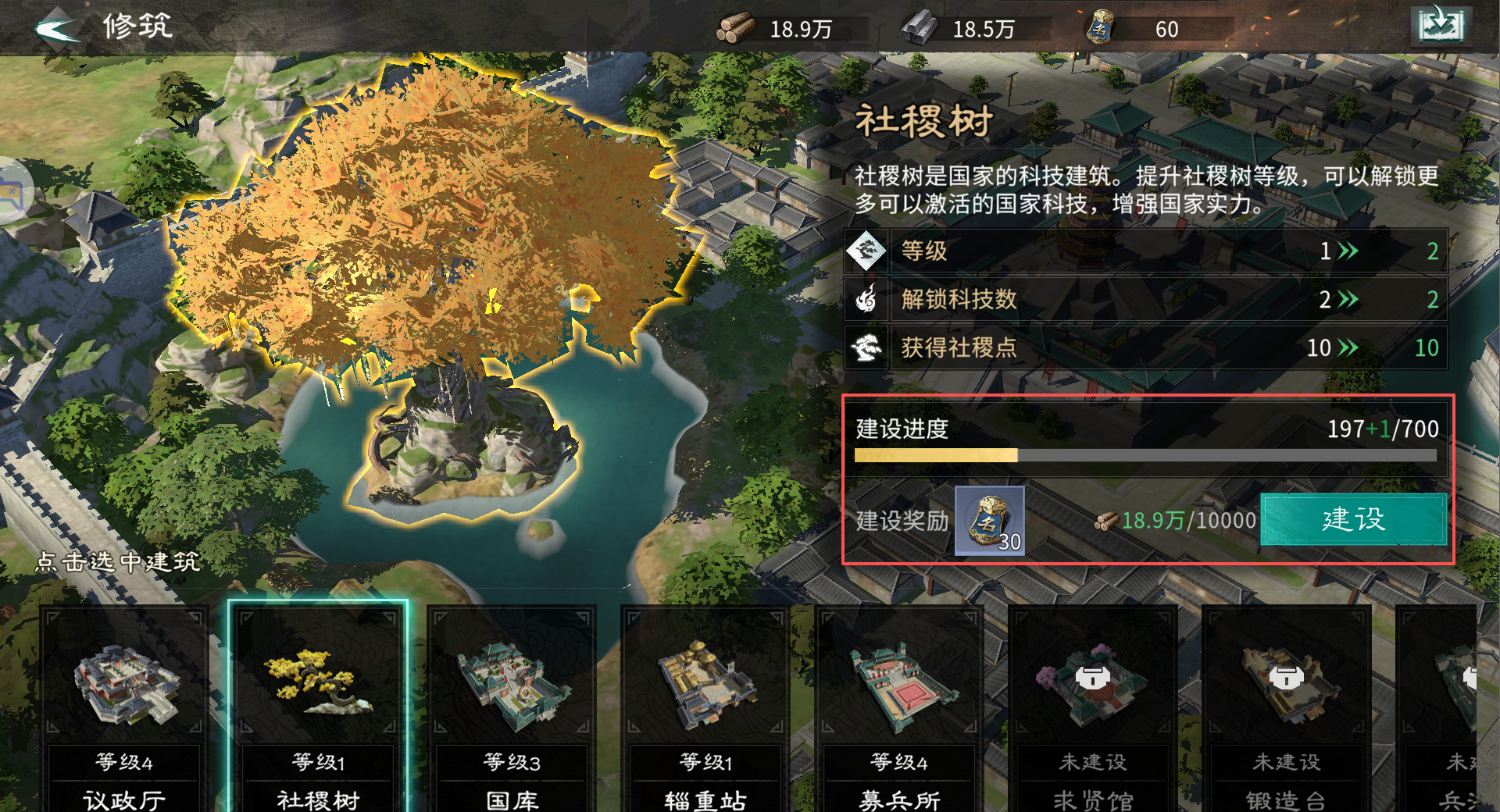Click the seal reward icon next to 建设奖励
Viewport: 1500px width, 812px height.
click(x=988, y=522)
